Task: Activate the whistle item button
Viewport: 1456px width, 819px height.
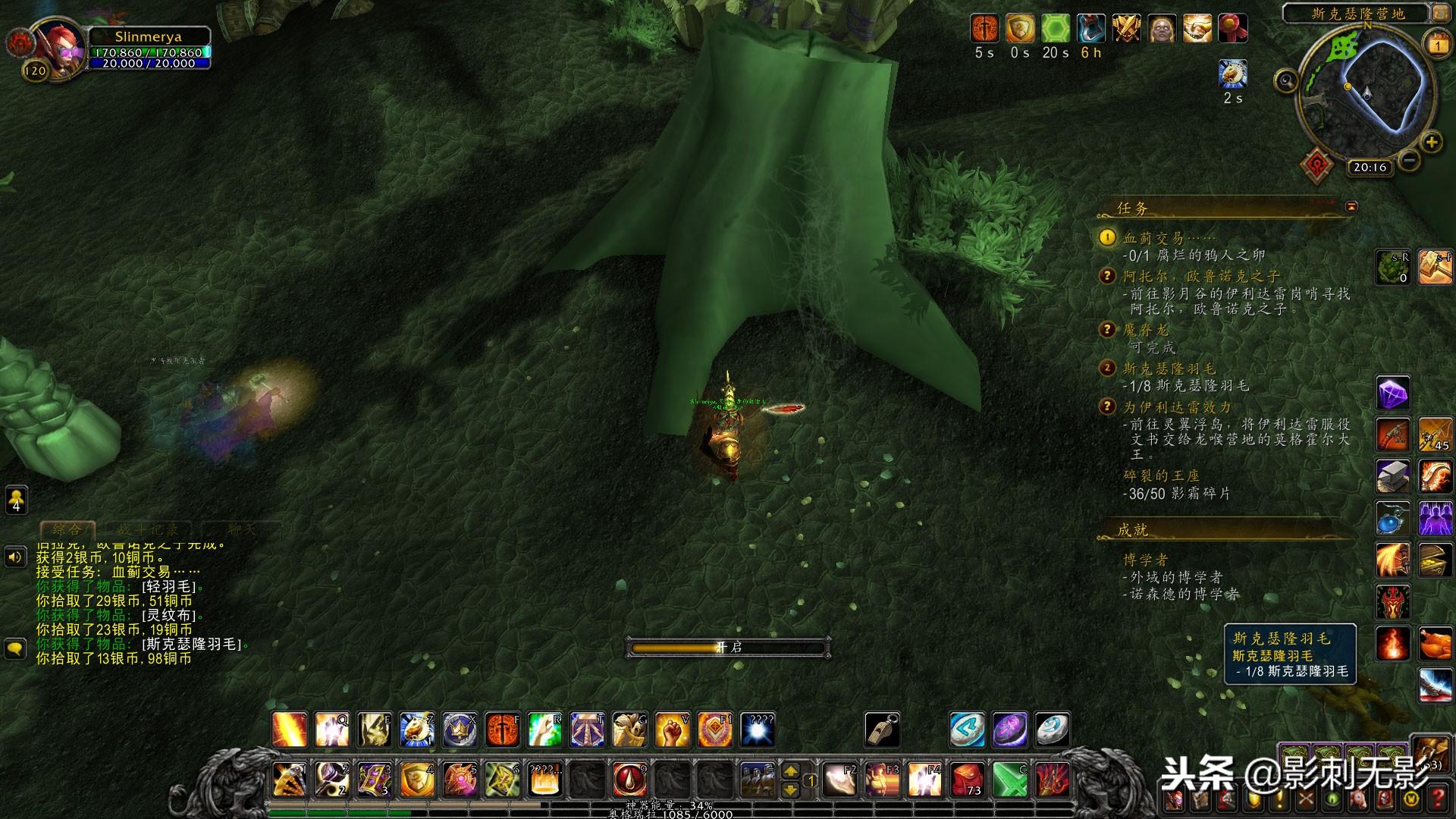Action: coord(882,730)
